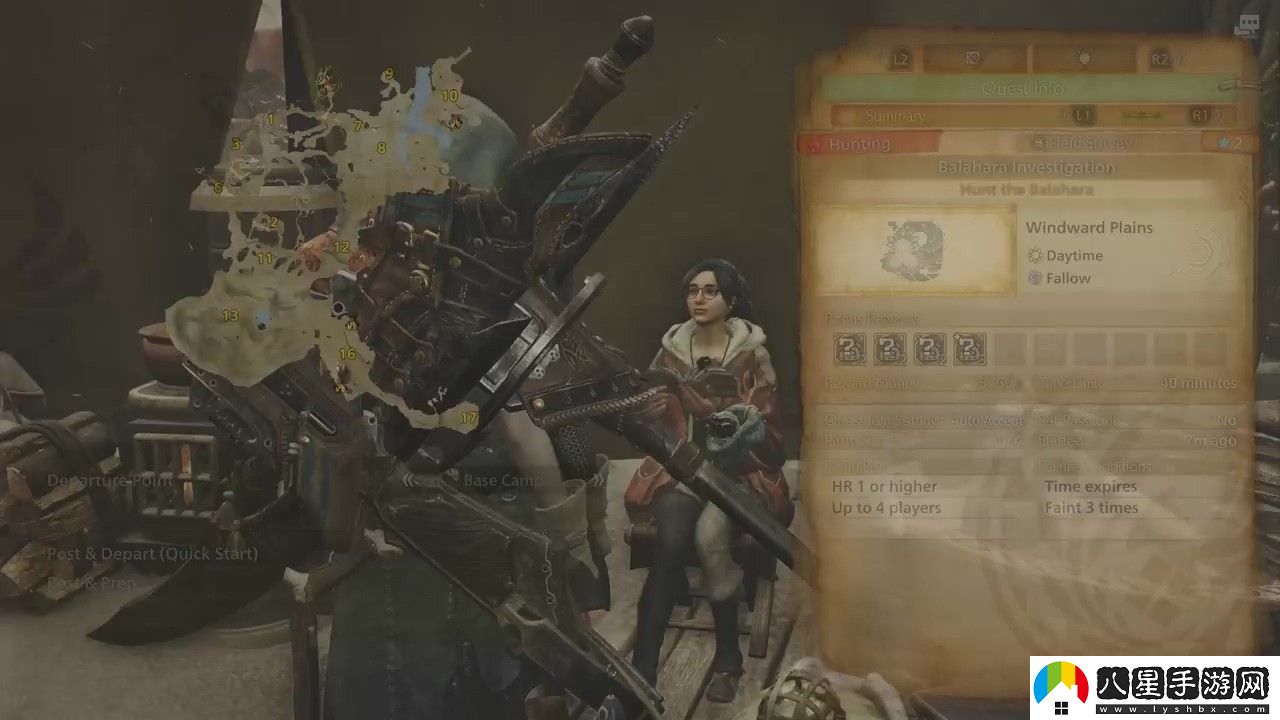
Task: Select the Rest & Prep option
Action: 90,581
